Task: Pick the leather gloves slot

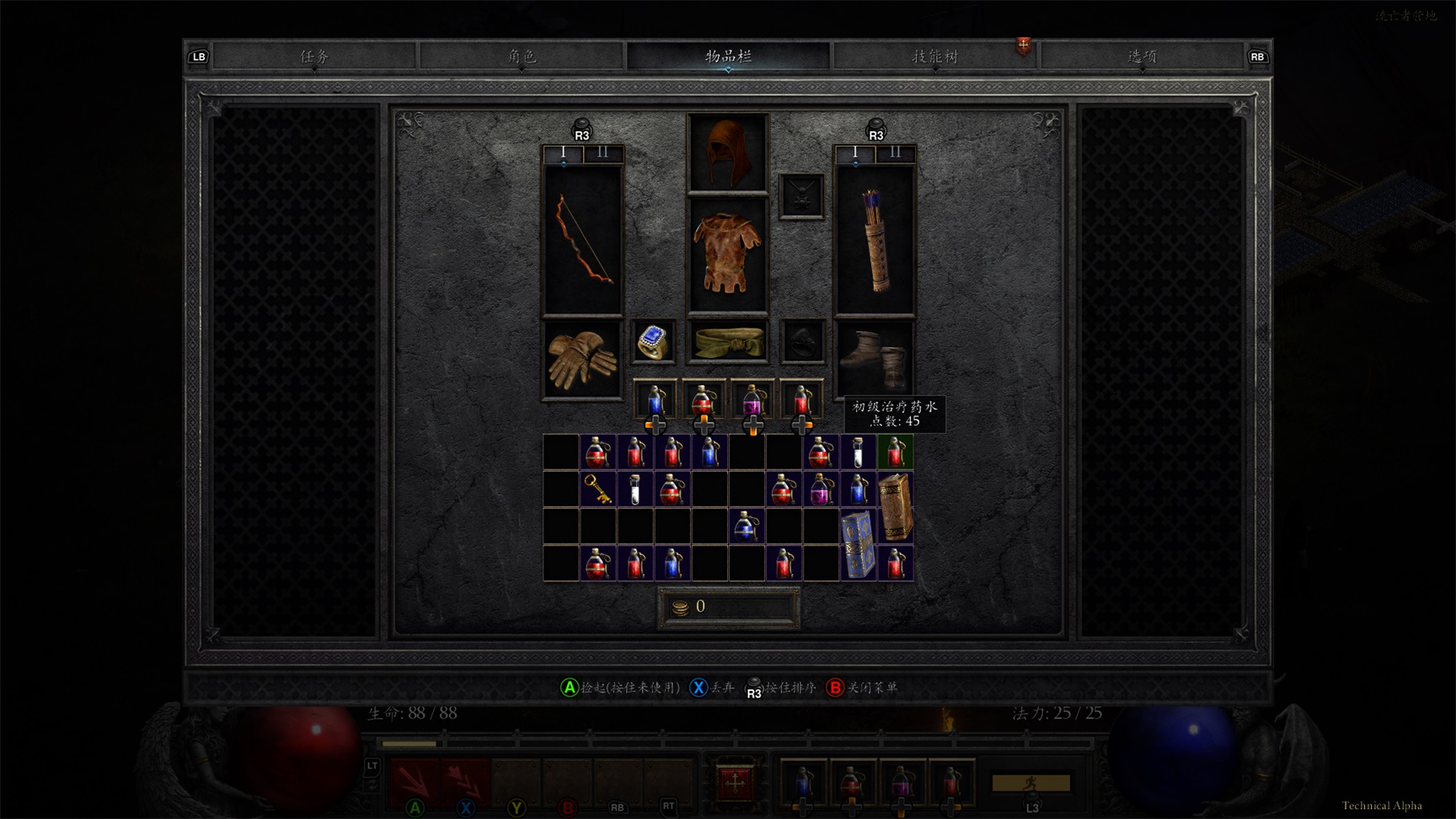Action: tap(581, 360)
